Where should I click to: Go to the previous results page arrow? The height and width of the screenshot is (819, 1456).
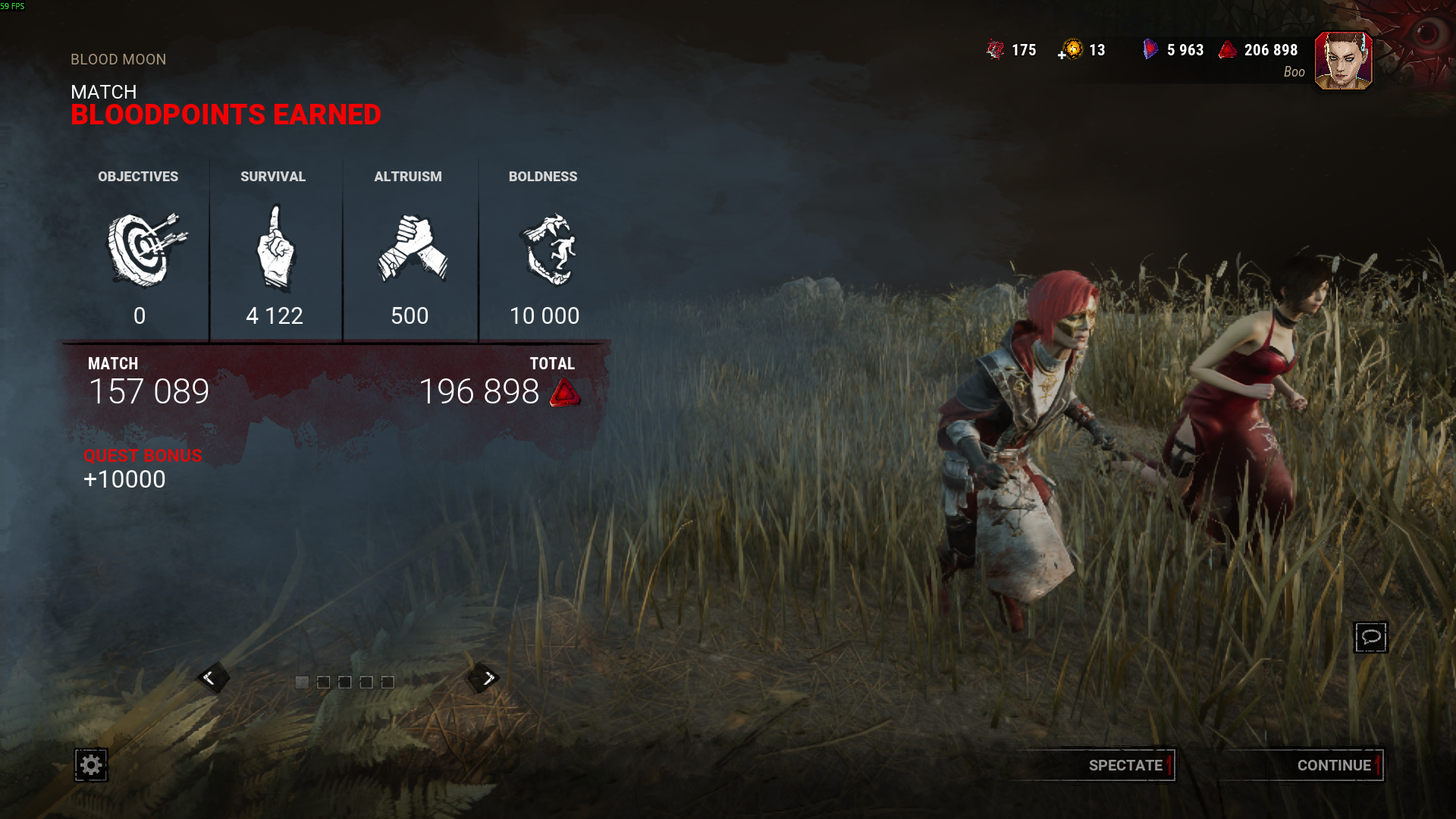[x=211, y=678]
